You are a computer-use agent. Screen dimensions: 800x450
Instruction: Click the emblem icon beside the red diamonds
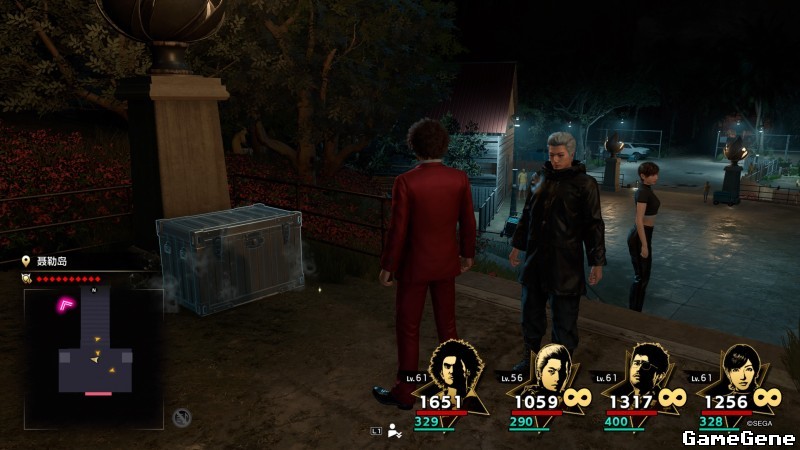click(x=27, y=279)
